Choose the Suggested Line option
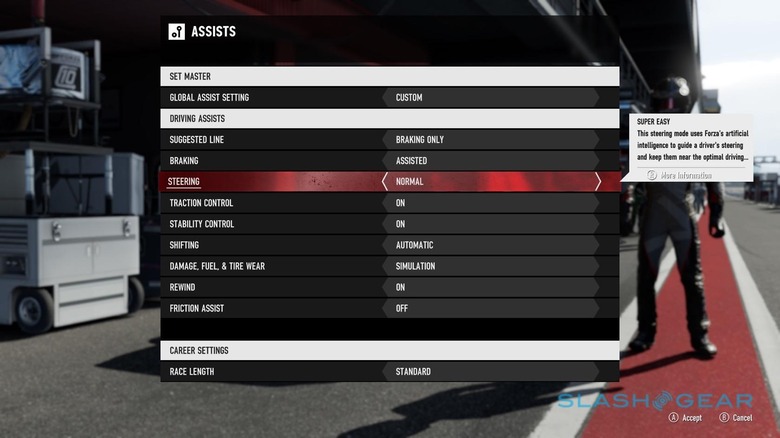The image size is (780, 438). (389, 140)
